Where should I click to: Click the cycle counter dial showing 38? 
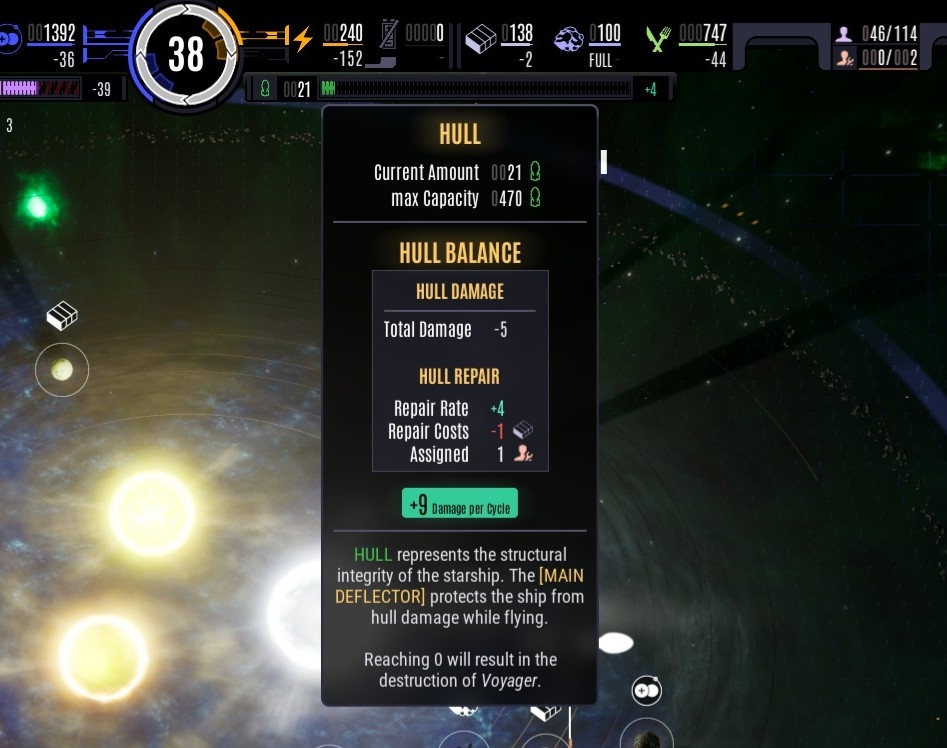click(x=186, y=54)
